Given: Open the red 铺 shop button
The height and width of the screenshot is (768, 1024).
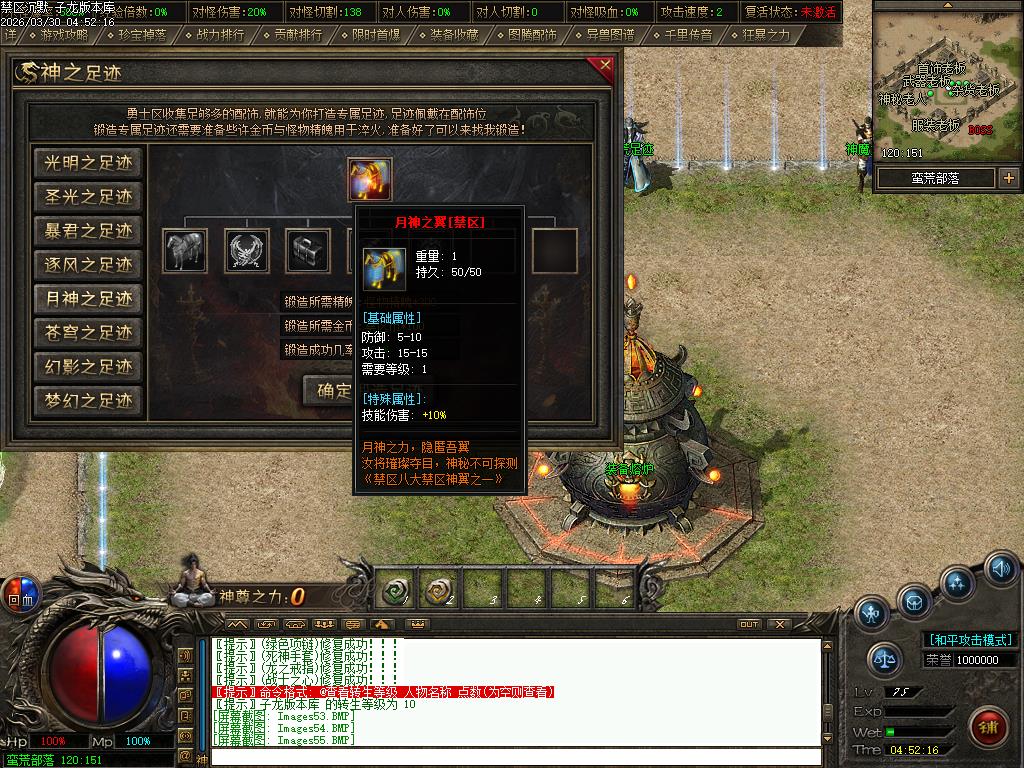Looking at the screenshot, I should click(x=989, y=725).
